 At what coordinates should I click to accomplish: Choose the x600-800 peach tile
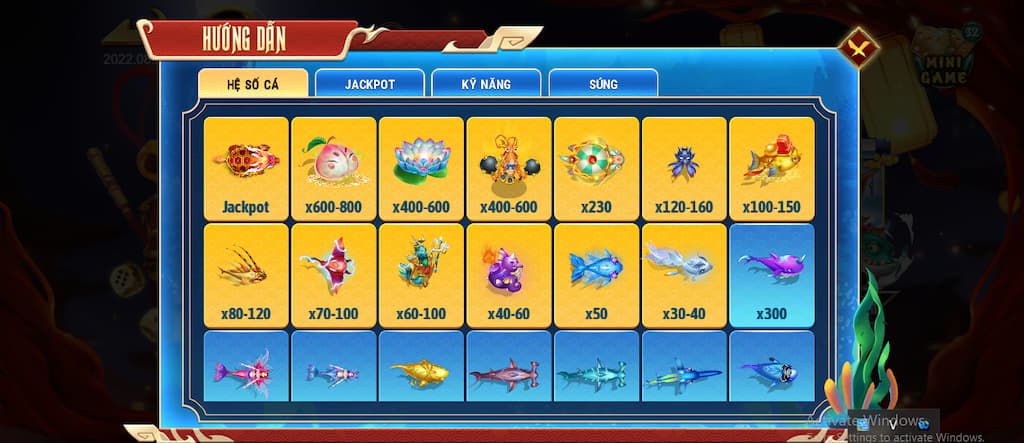click(334, 168)
